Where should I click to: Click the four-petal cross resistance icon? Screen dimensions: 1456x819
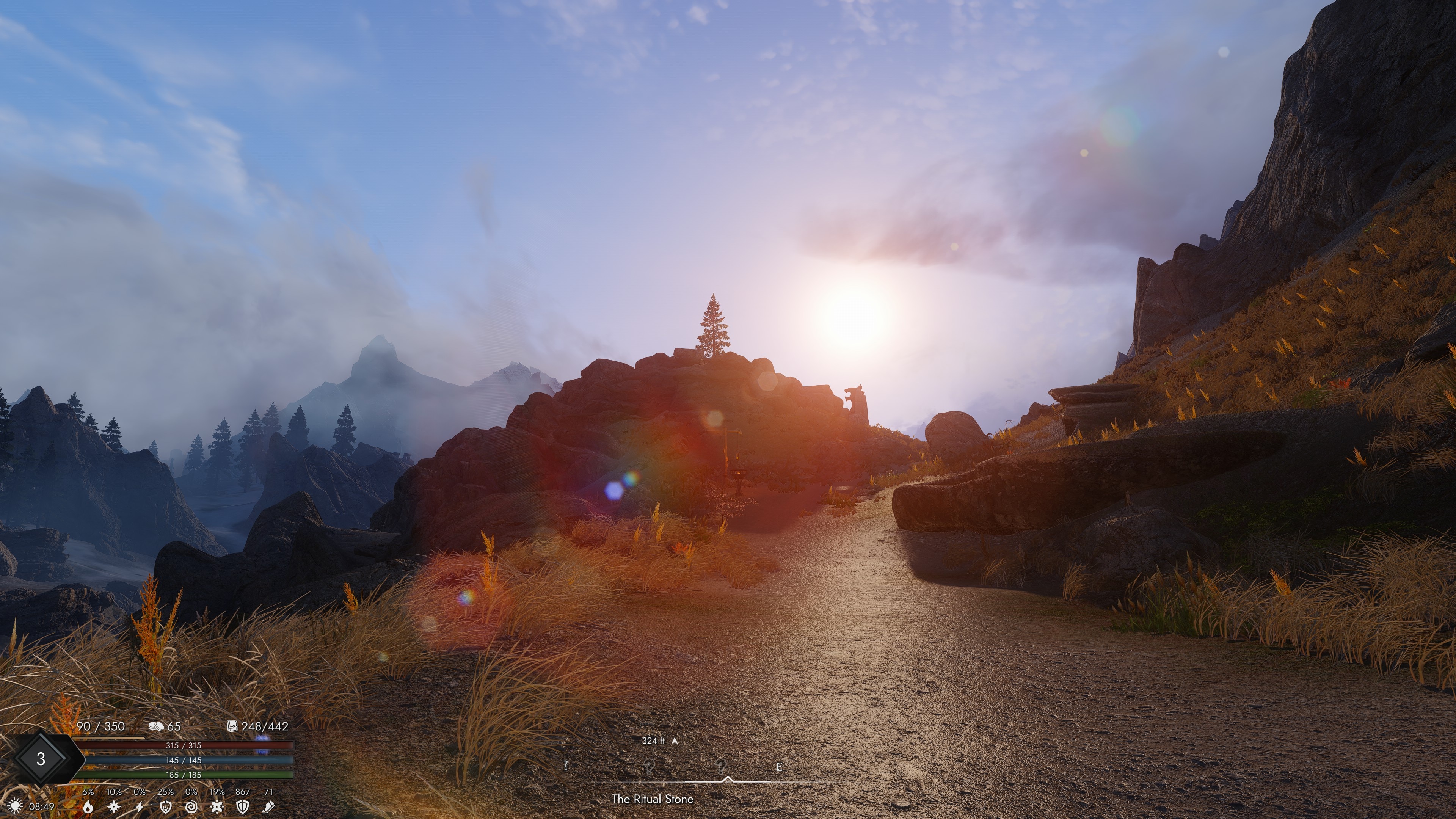[217, 806]
